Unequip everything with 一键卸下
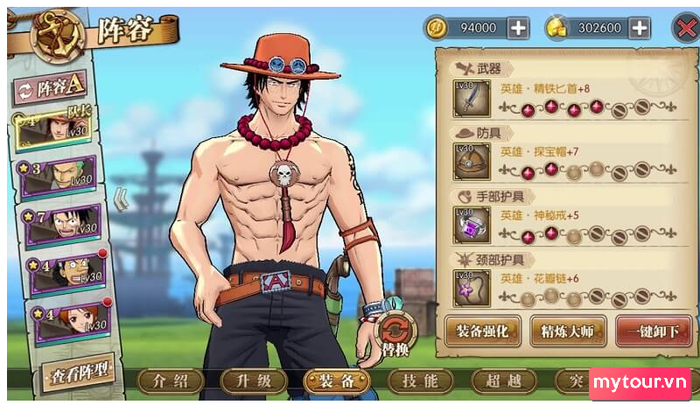 coord(652,330)
